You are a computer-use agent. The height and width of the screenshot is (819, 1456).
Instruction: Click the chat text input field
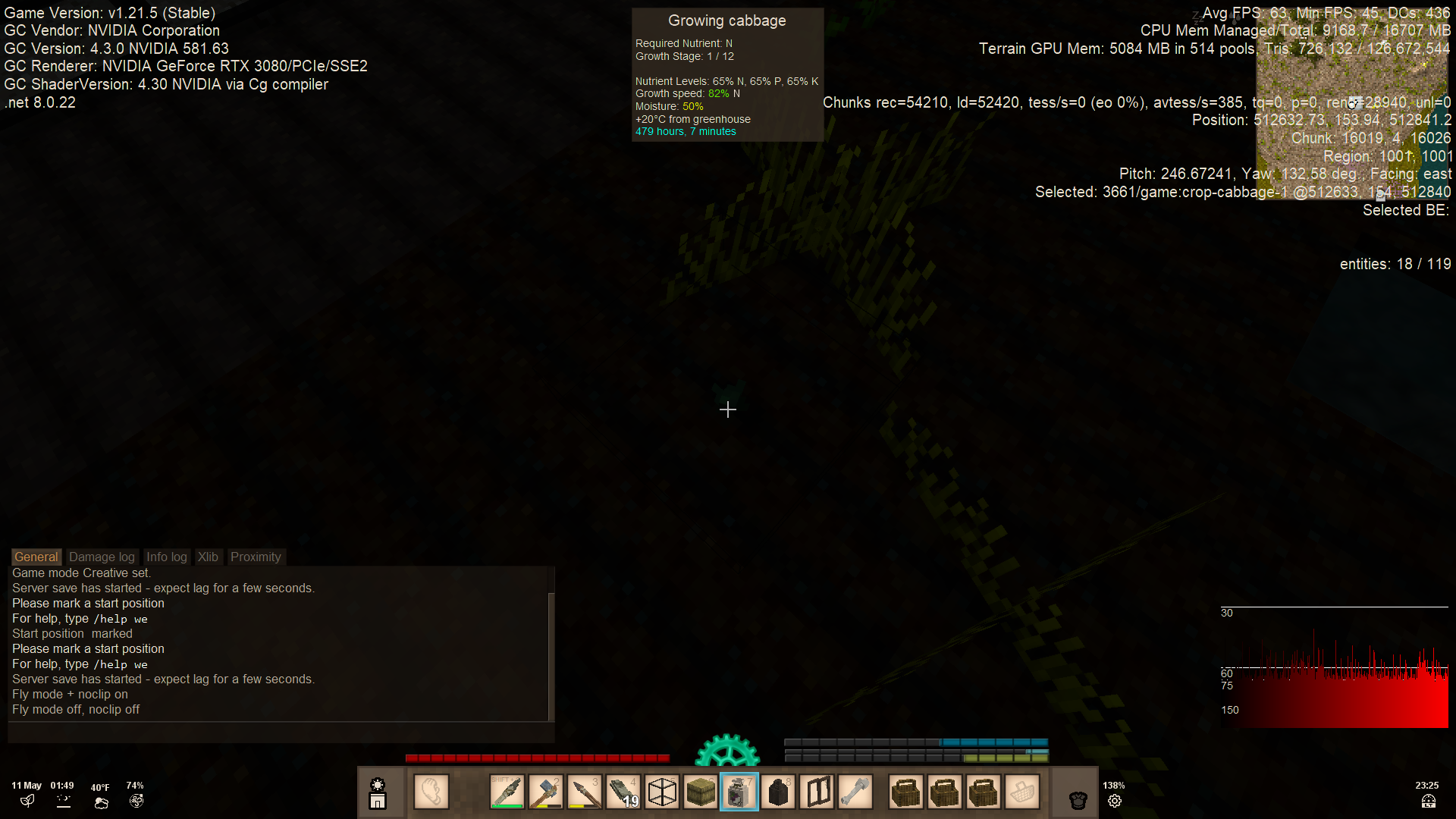(281, 733)
